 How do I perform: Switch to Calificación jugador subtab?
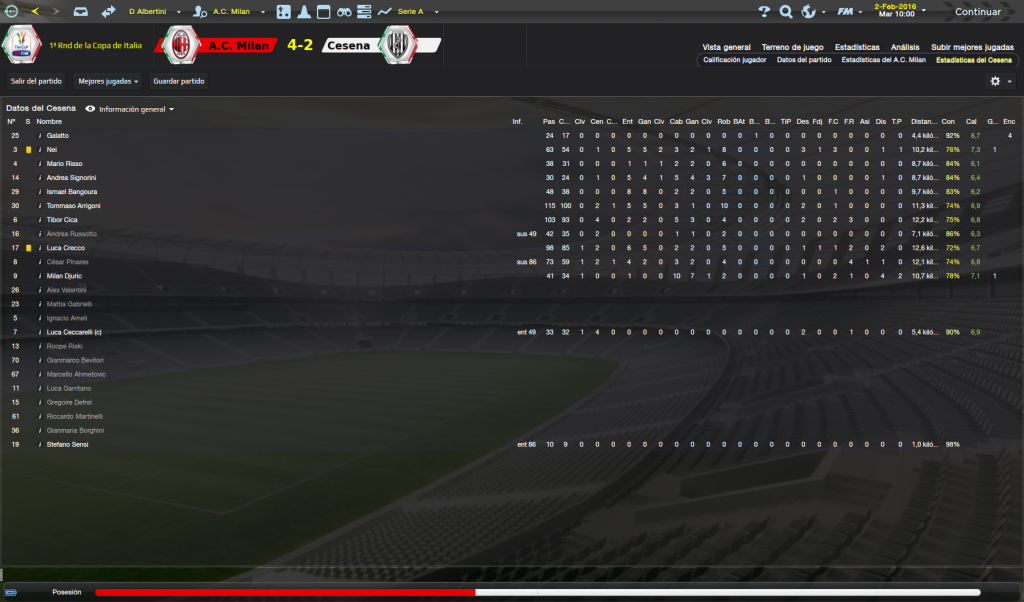(735, 60)
